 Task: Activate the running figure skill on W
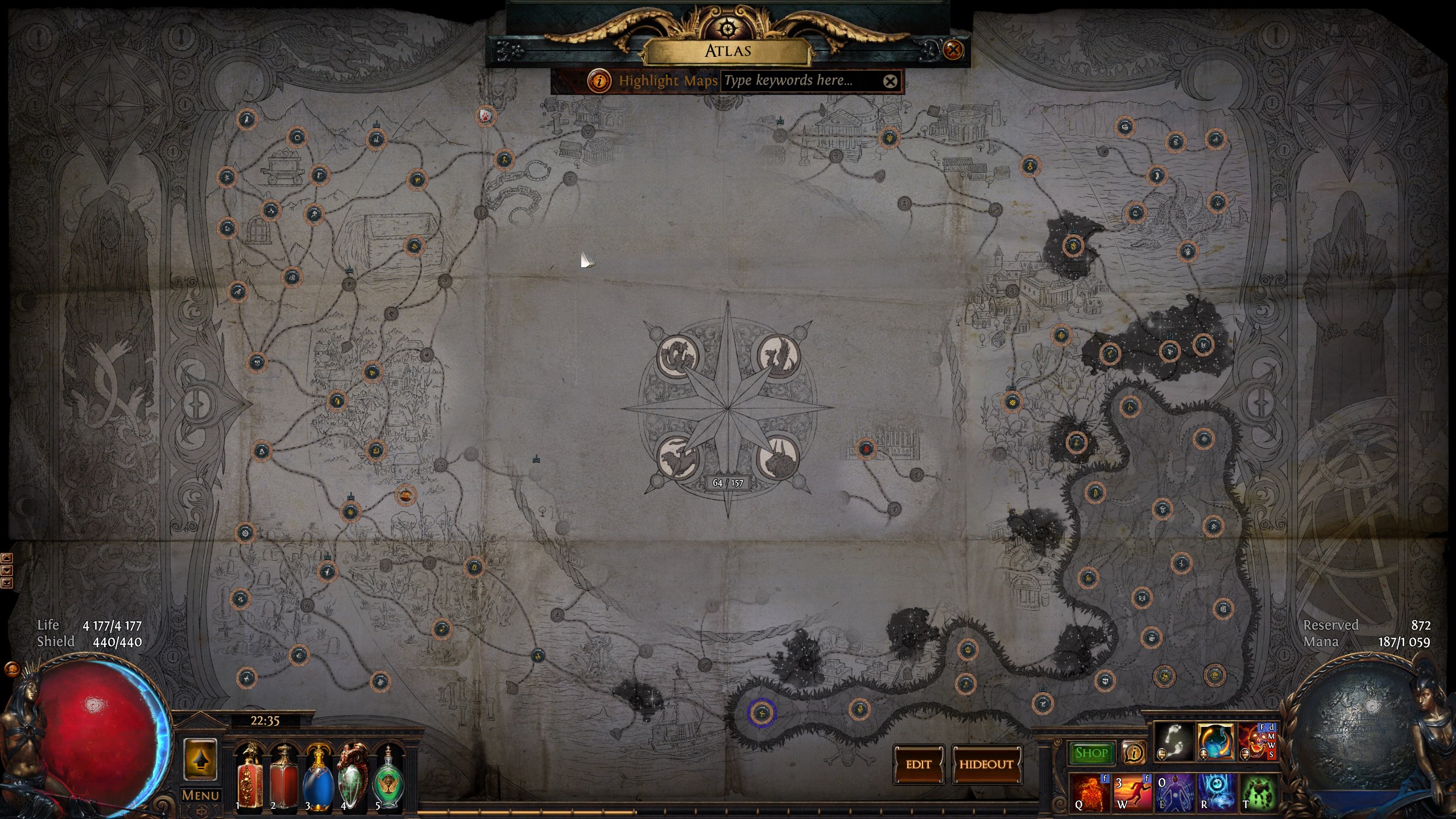(1131, 792)
